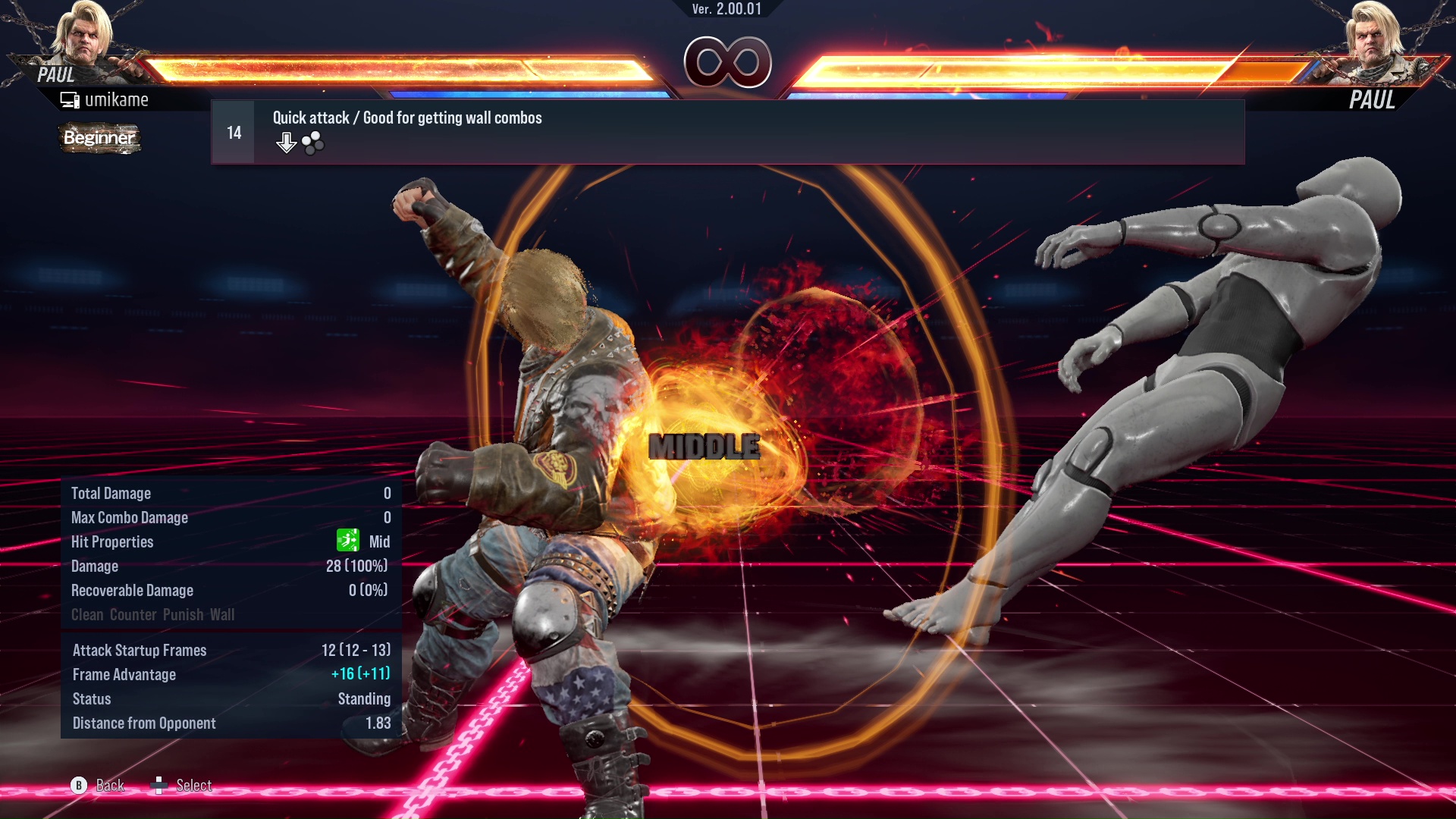This screenshot has width=1456, height=819.
Task: Click the four-button cluster input icon
Action: click(312, 141)
